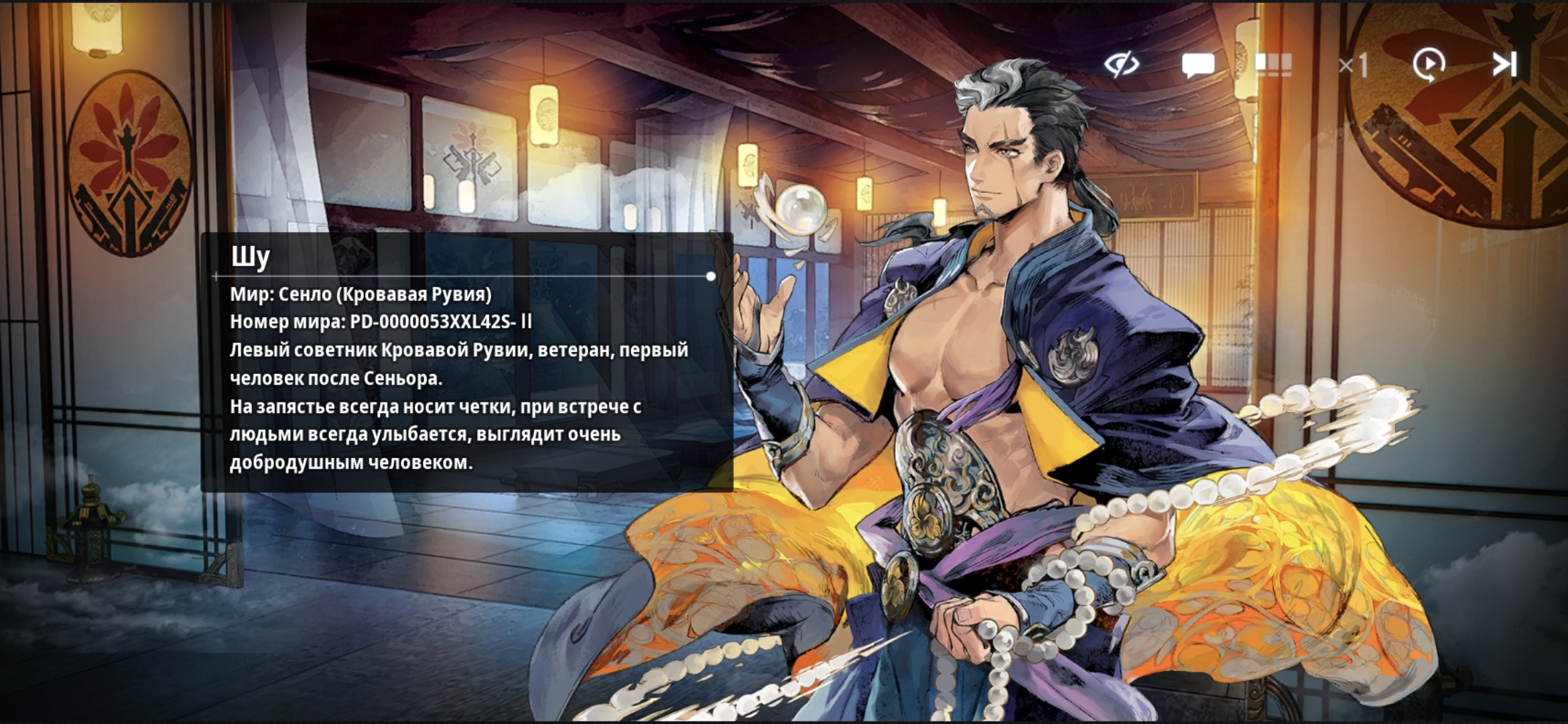Toggle auto-play mode
This screenshot has height=724, width=1568.
pos(1429,65)
